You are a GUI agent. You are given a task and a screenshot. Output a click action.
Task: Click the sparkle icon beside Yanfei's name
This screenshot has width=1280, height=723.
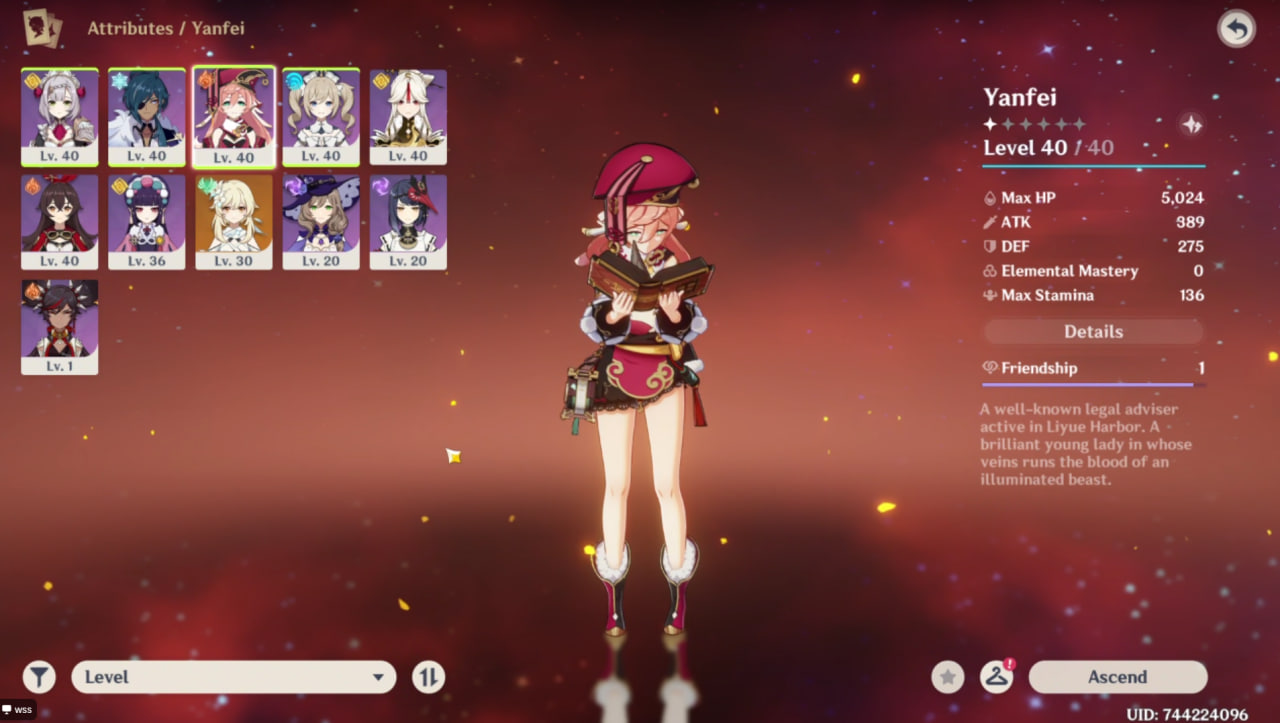(1191, 124)
